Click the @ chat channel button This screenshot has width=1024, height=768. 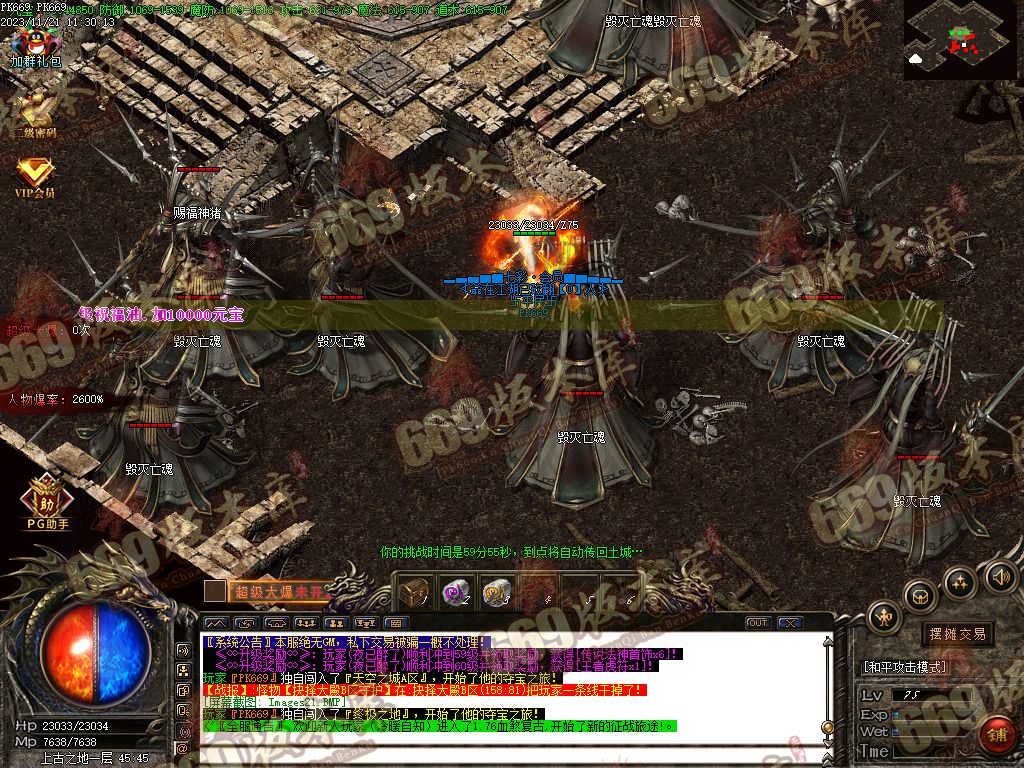183,747
